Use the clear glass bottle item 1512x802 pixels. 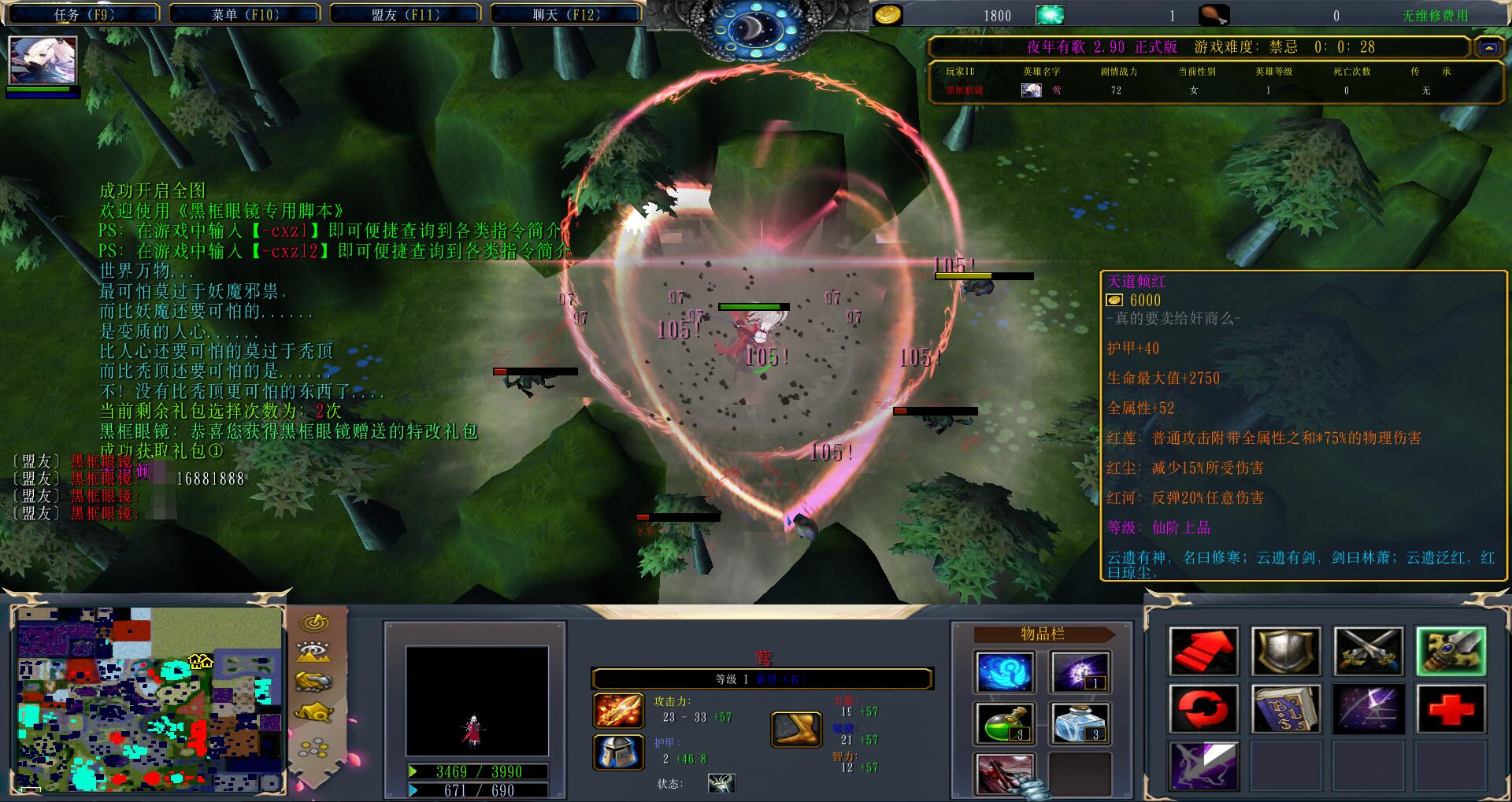tap(1081, 723)
